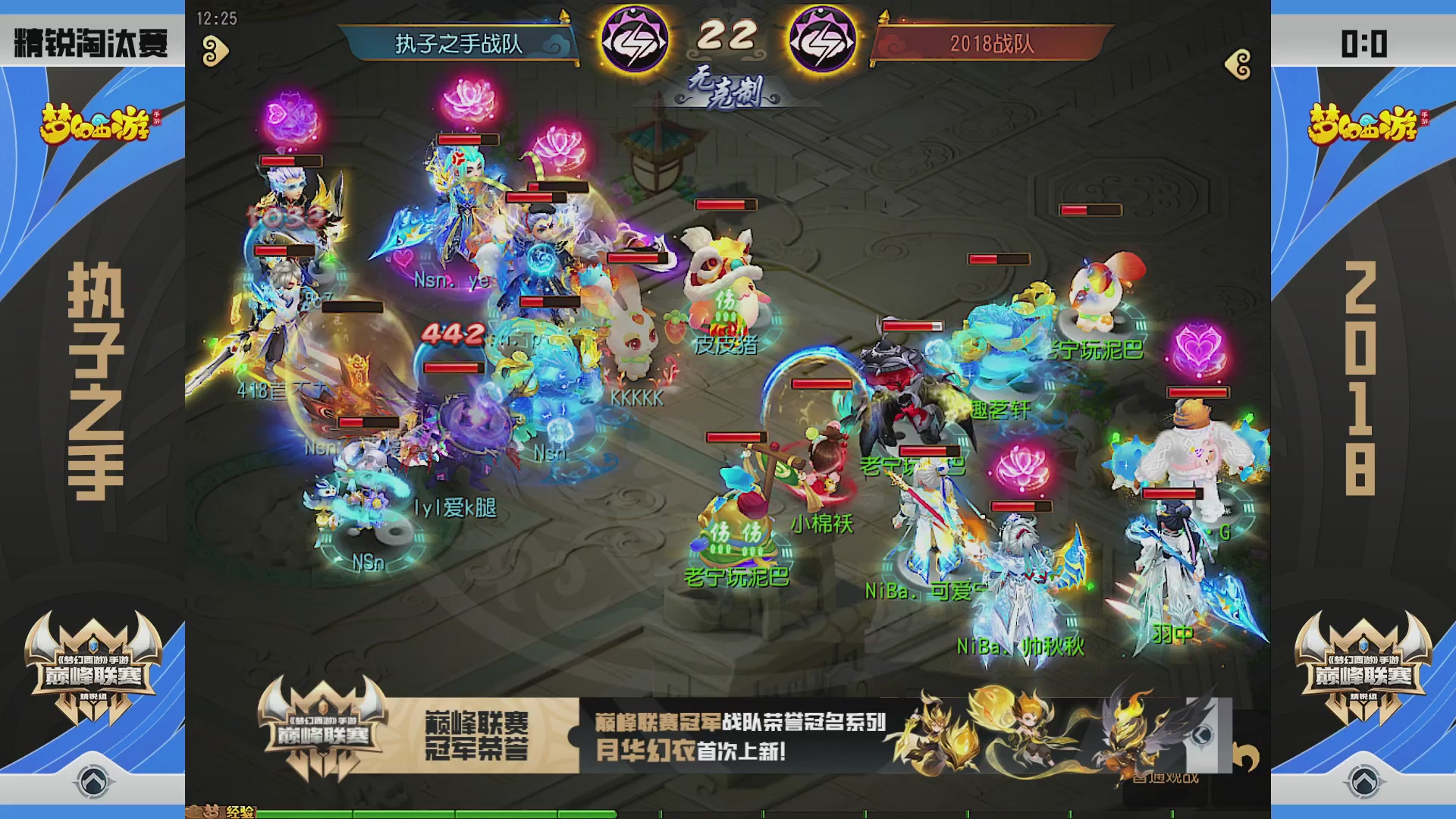
Task: Click the score display showing 22
Action: 729,34
